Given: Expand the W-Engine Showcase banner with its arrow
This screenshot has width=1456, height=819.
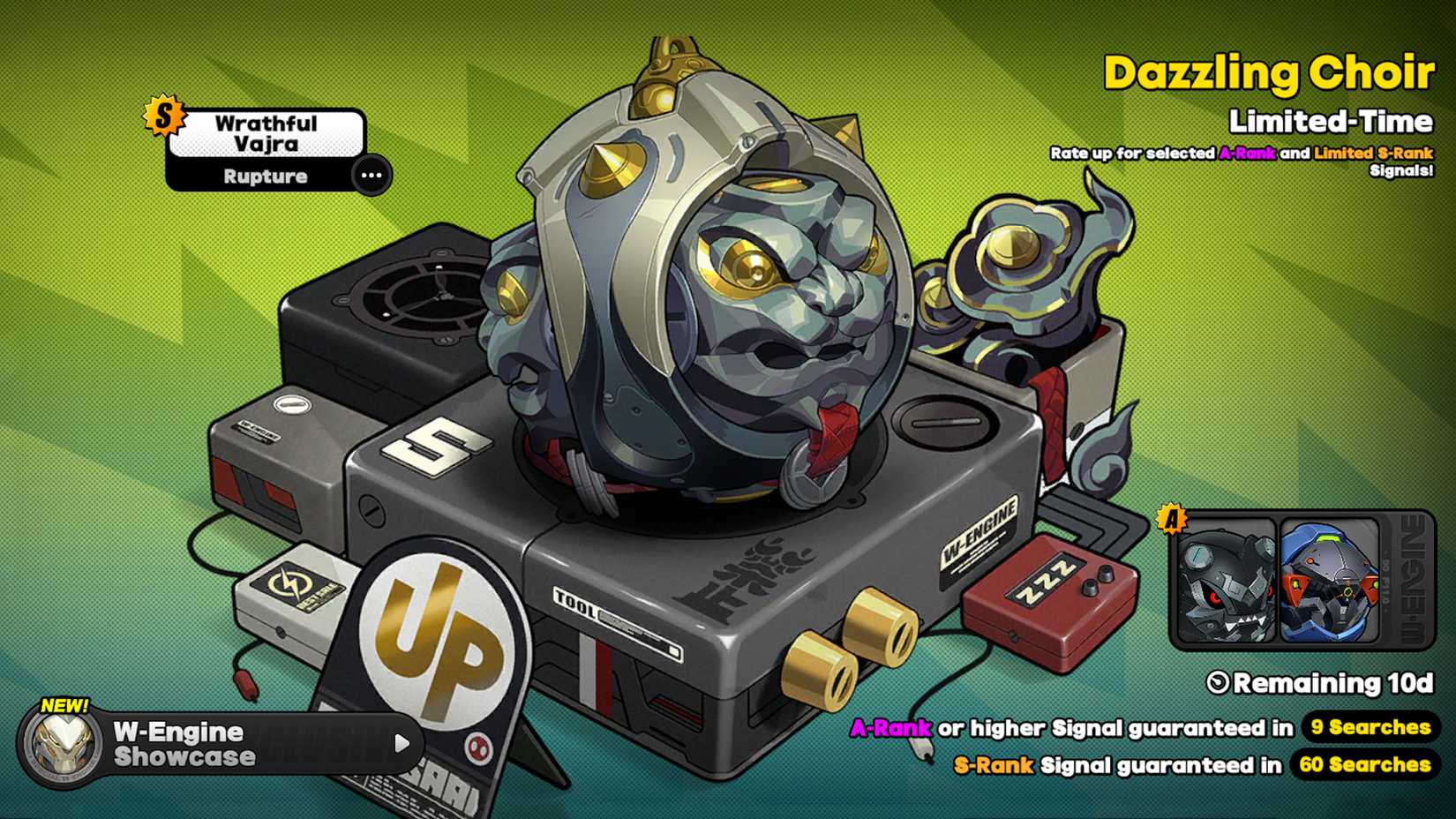Looking at the screenshot, I should point(404,744).
